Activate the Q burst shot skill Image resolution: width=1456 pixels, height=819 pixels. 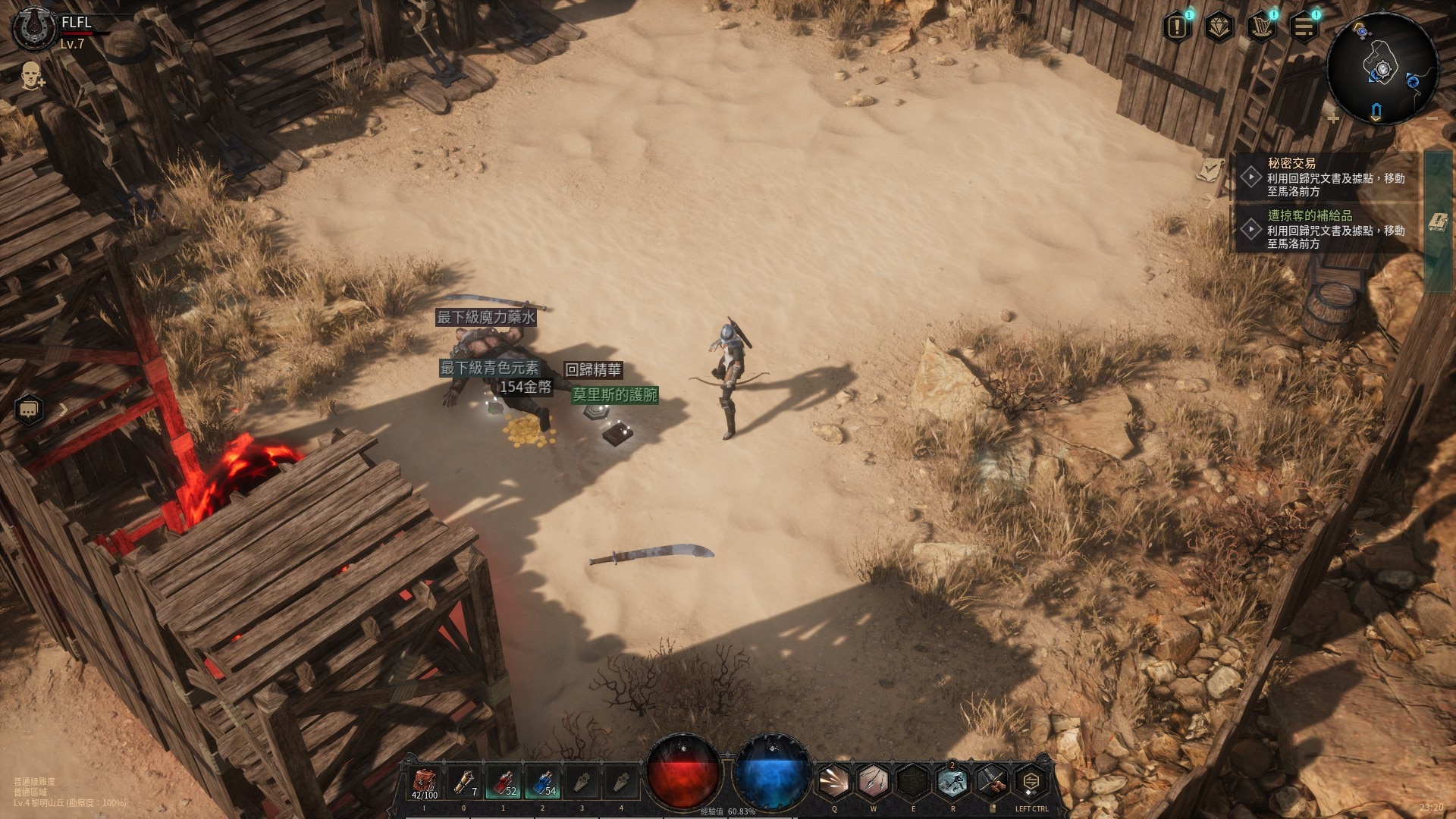click(x=834, y=782)
